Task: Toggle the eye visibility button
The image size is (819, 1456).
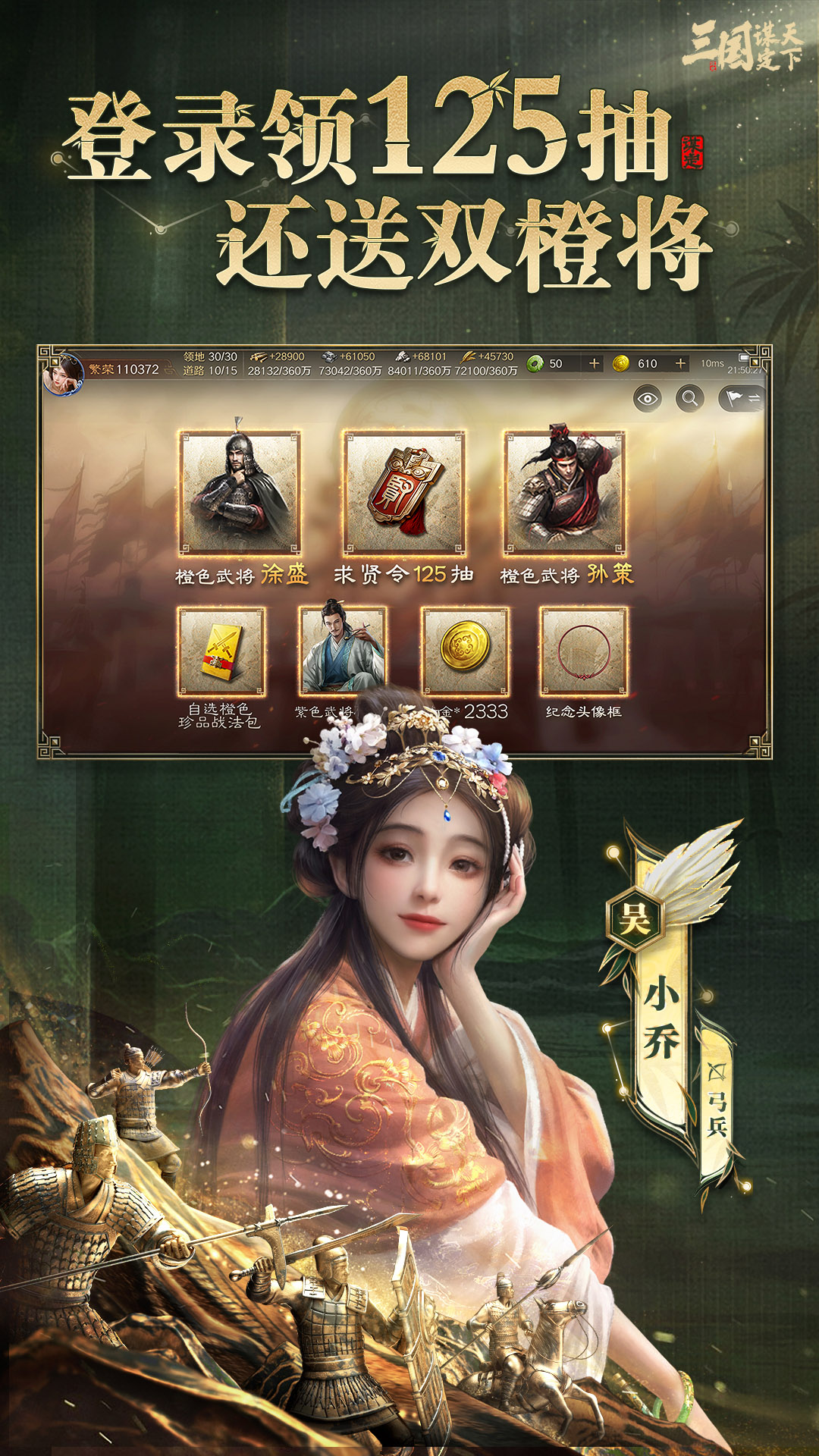Action: pos(647,398)
